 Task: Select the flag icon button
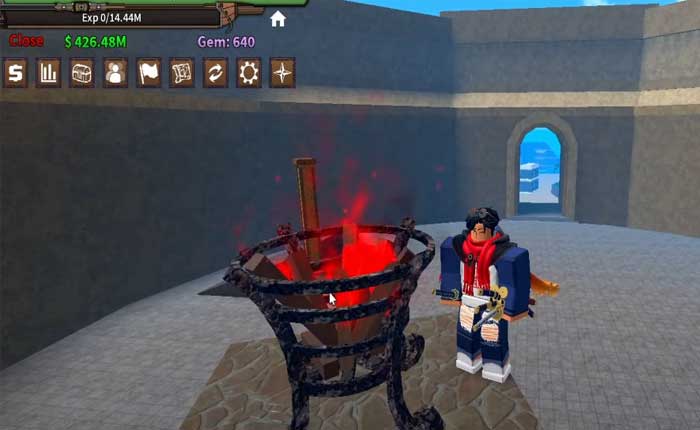pos(149,73)
